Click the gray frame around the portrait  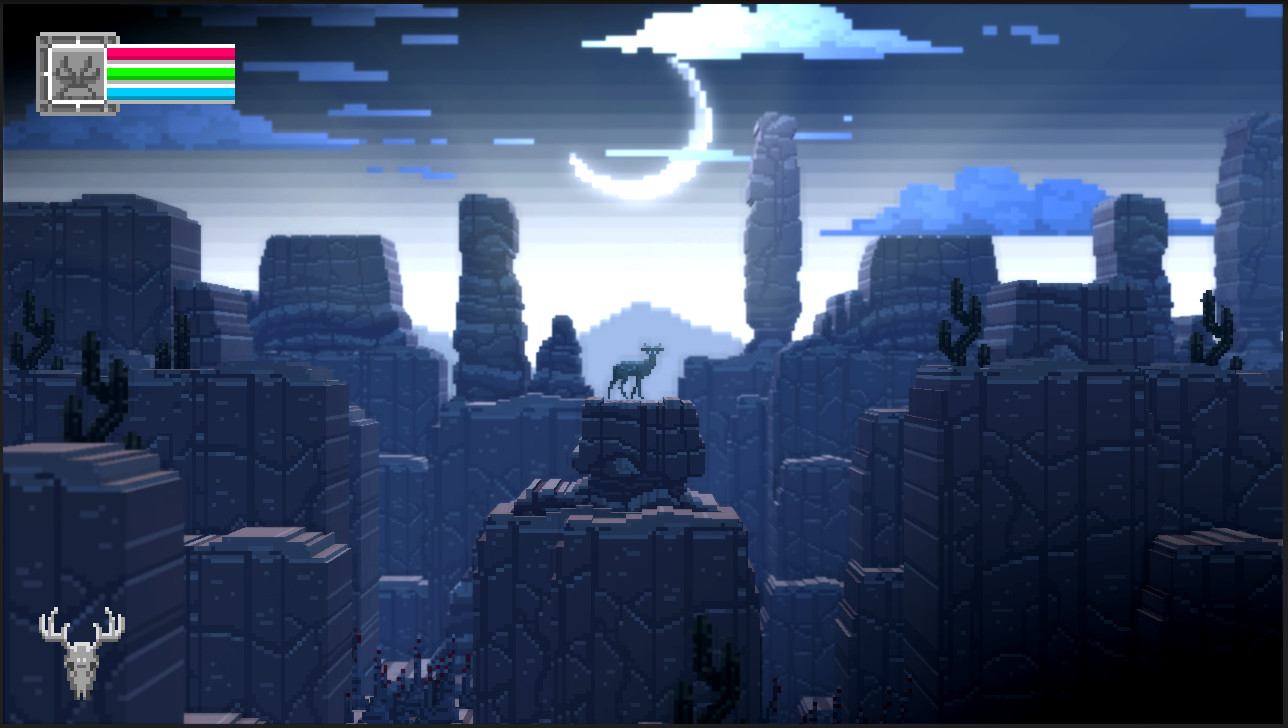pyautogui.click(x=41, y=68)
